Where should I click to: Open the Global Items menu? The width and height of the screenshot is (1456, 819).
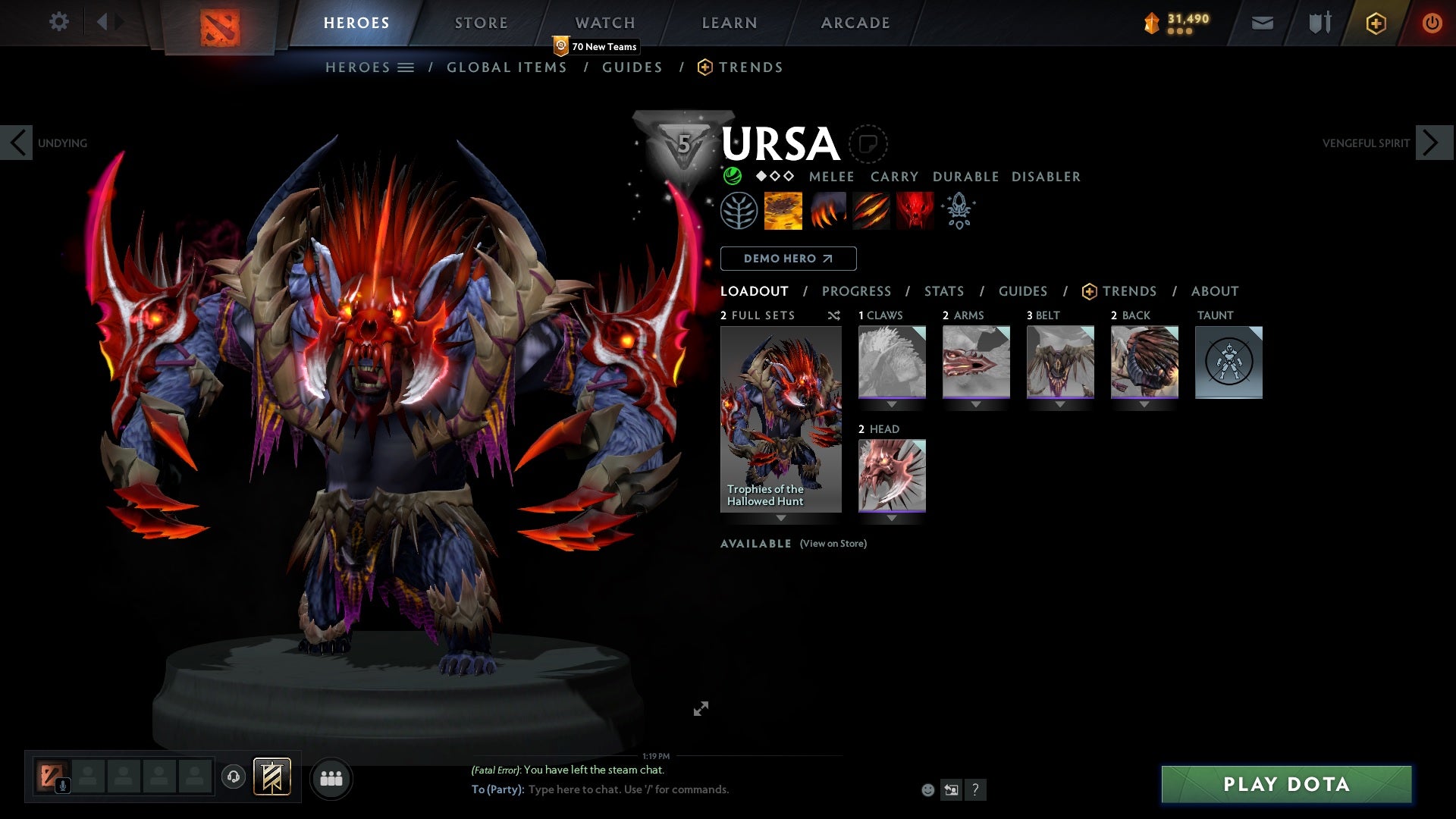[x=507, y=67]
